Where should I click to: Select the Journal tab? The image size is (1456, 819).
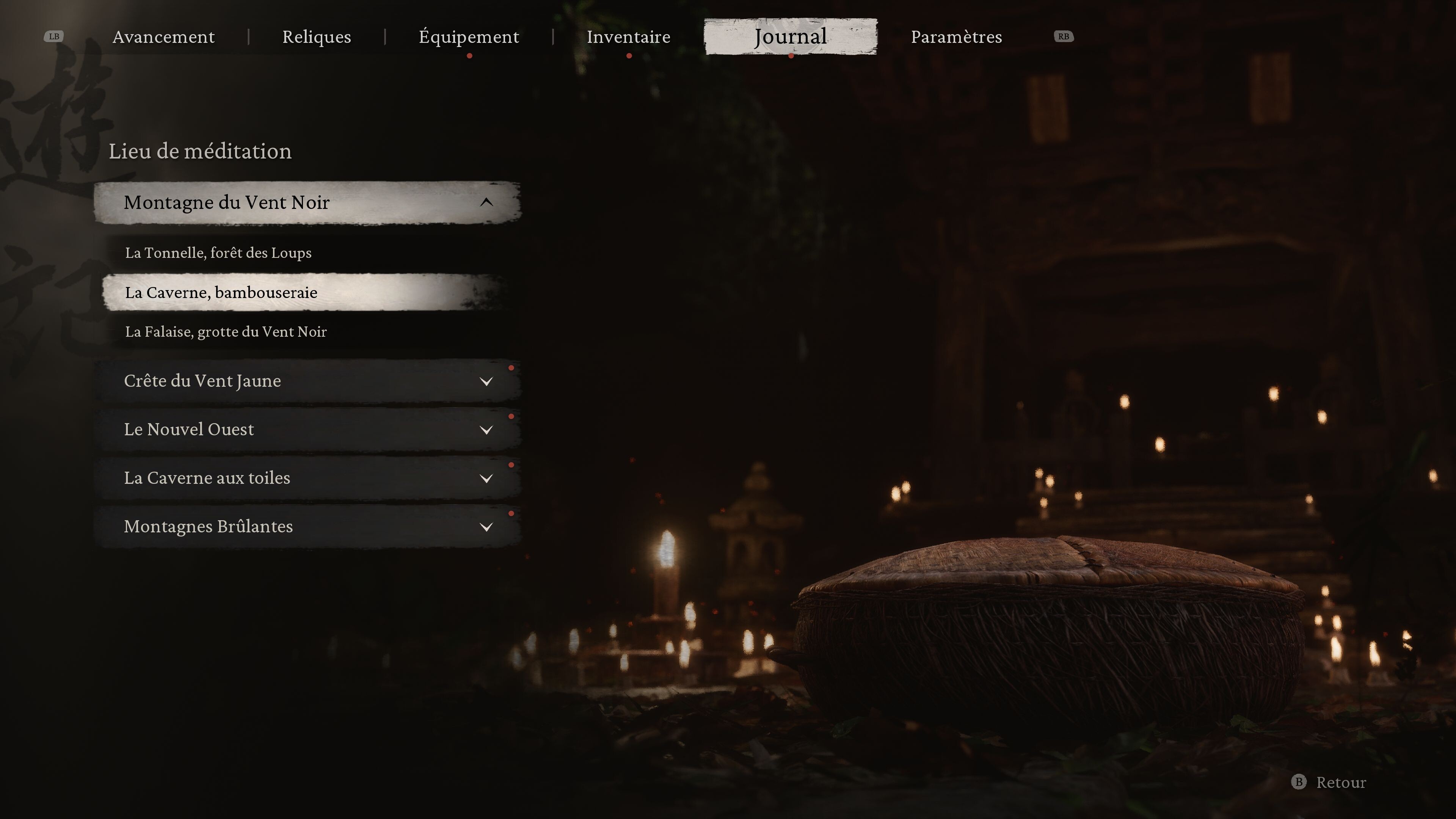point(790,37)
